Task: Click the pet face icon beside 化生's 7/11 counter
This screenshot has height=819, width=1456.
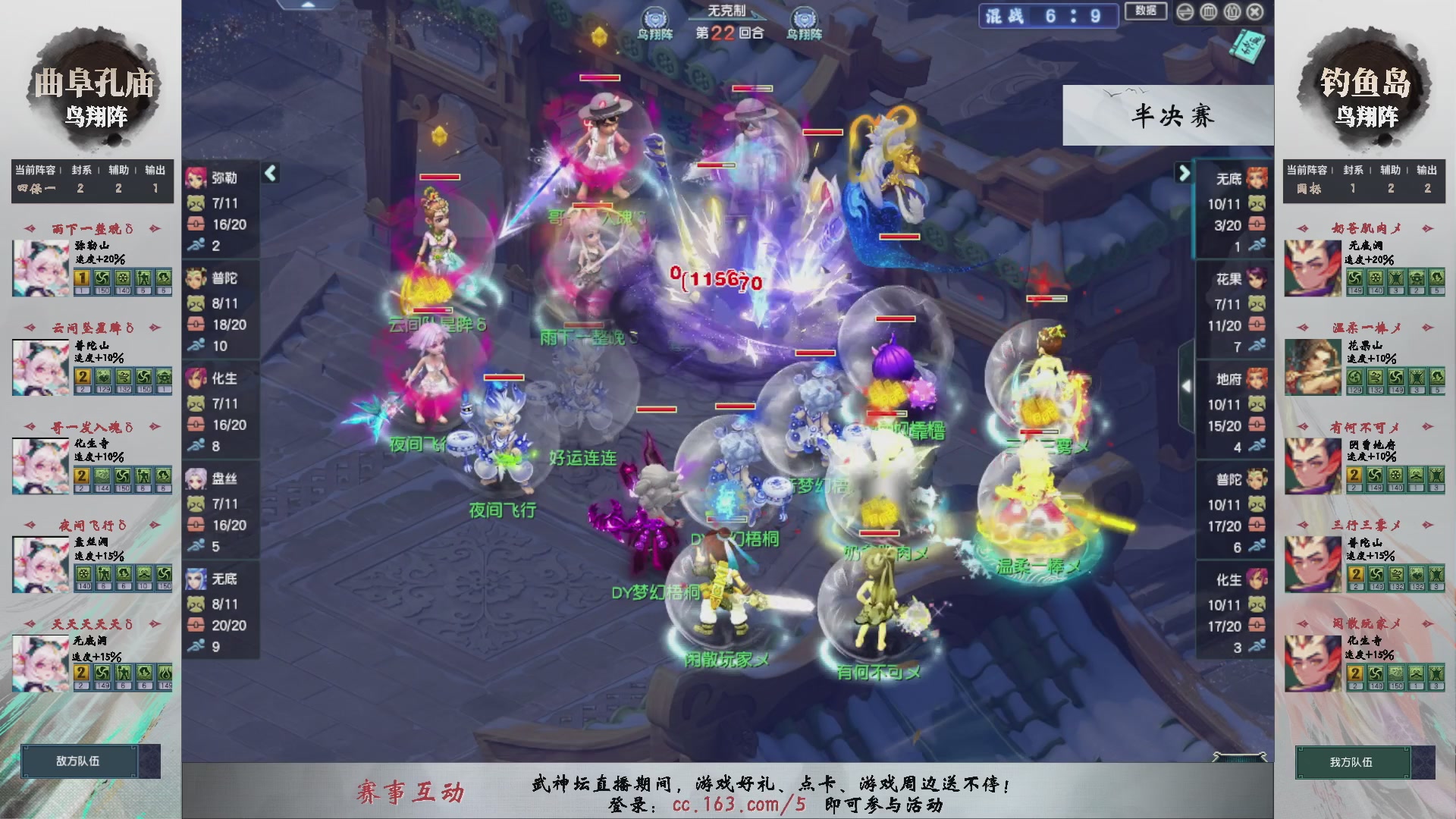Action: coord(196,403)
